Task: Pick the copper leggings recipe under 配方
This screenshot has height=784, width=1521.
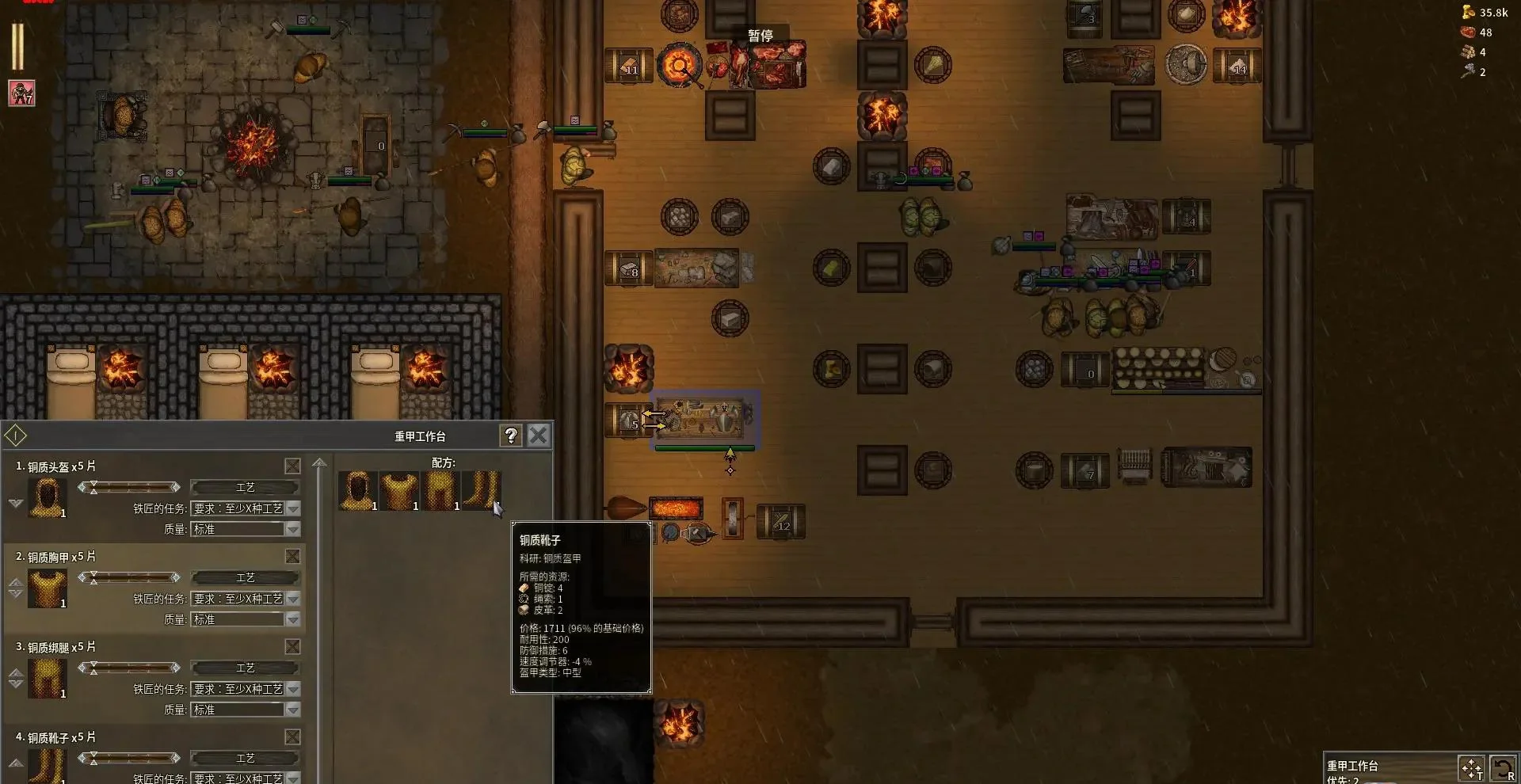Action: (440, 490)
